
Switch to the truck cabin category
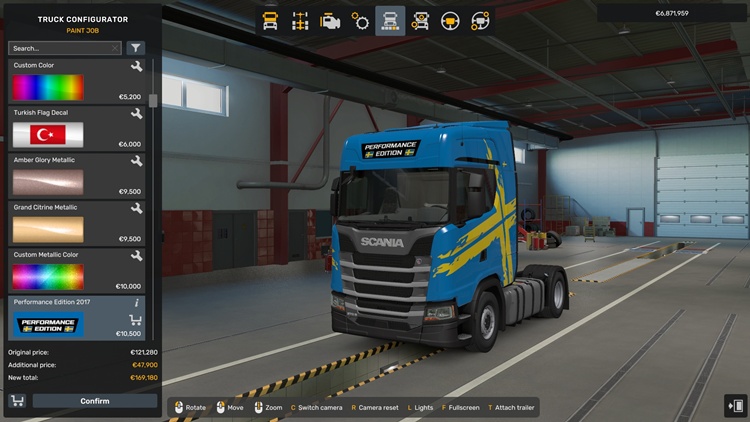click(x=270, y=20)
